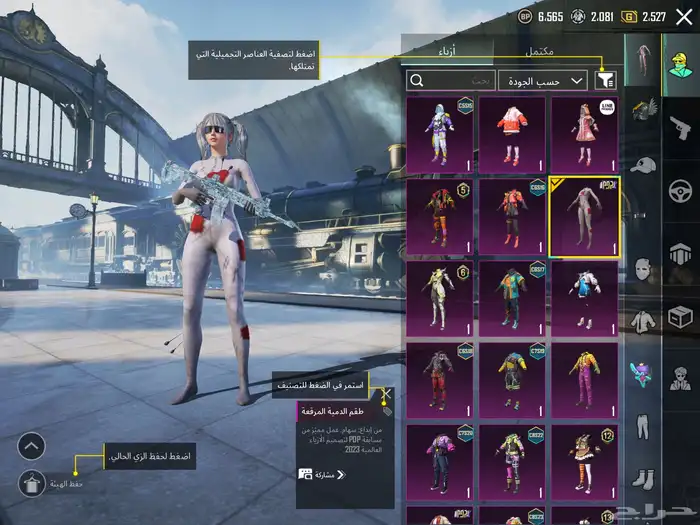Image resolution: width=700 pixels, height=525 pixels.
Task: Share the outfit via 'مشاركة' button
Action: (x=318, y=474)
